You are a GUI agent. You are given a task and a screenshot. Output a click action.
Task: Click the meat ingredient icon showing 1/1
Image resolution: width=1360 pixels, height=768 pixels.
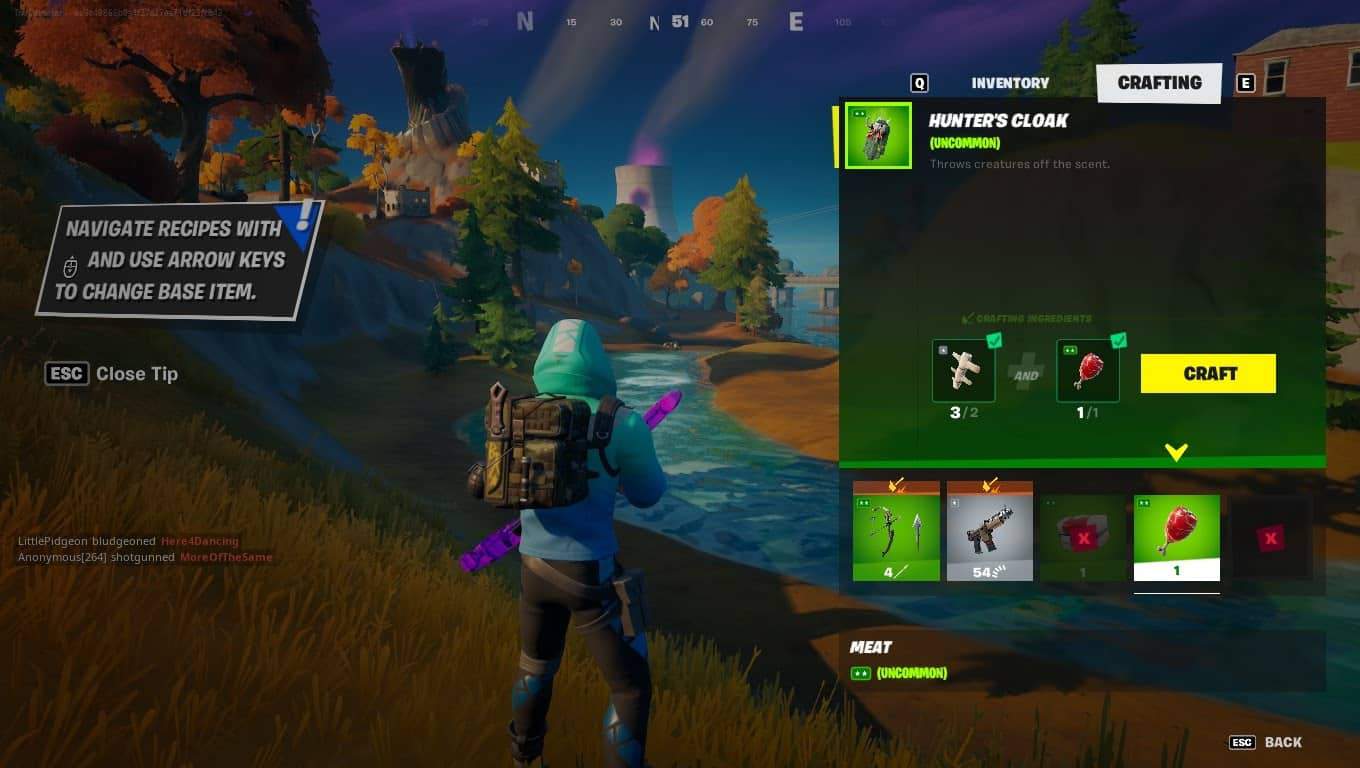(x=1087, y=370)
